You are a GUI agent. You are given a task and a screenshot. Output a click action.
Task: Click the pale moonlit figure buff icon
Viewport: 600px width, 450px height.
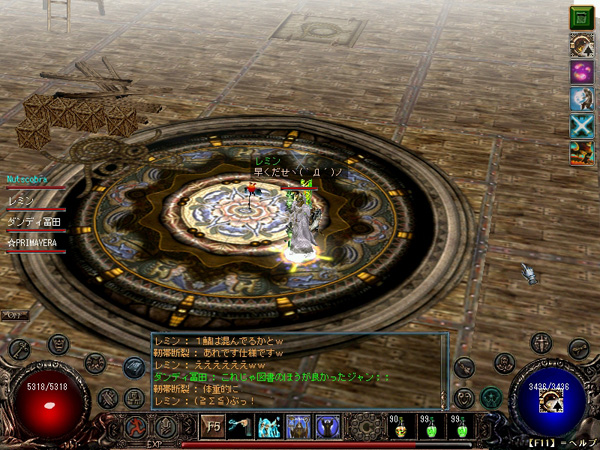[x=582, y=99]
